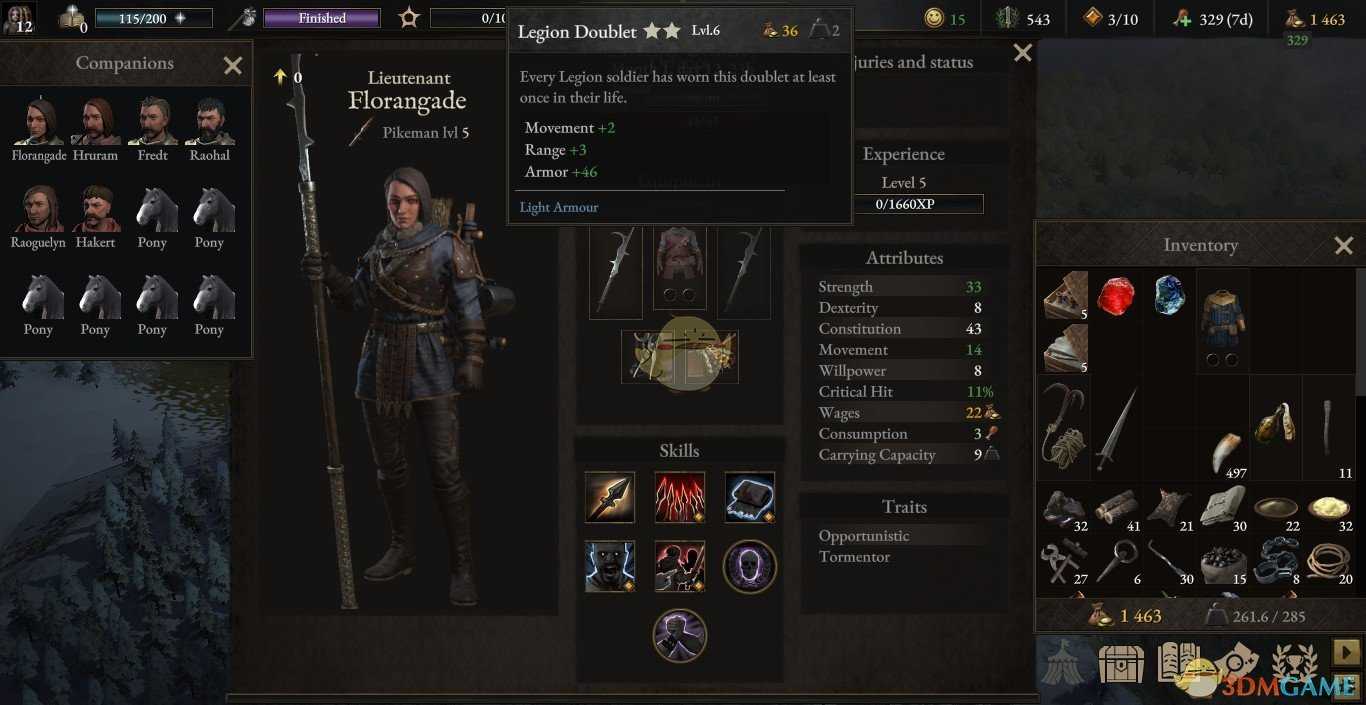The width and height of the screenshot is (1366, 705).
Task: Close the character sheet window
Action: click(x=1022, y=53)
